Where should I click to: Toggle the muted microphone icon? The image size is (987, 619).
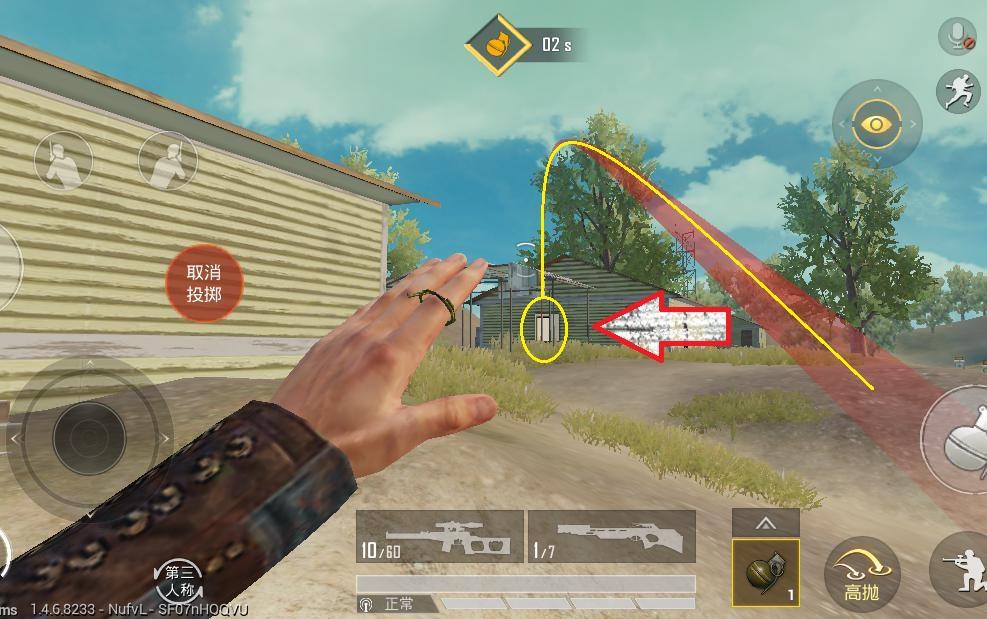(x=957, y=37)
